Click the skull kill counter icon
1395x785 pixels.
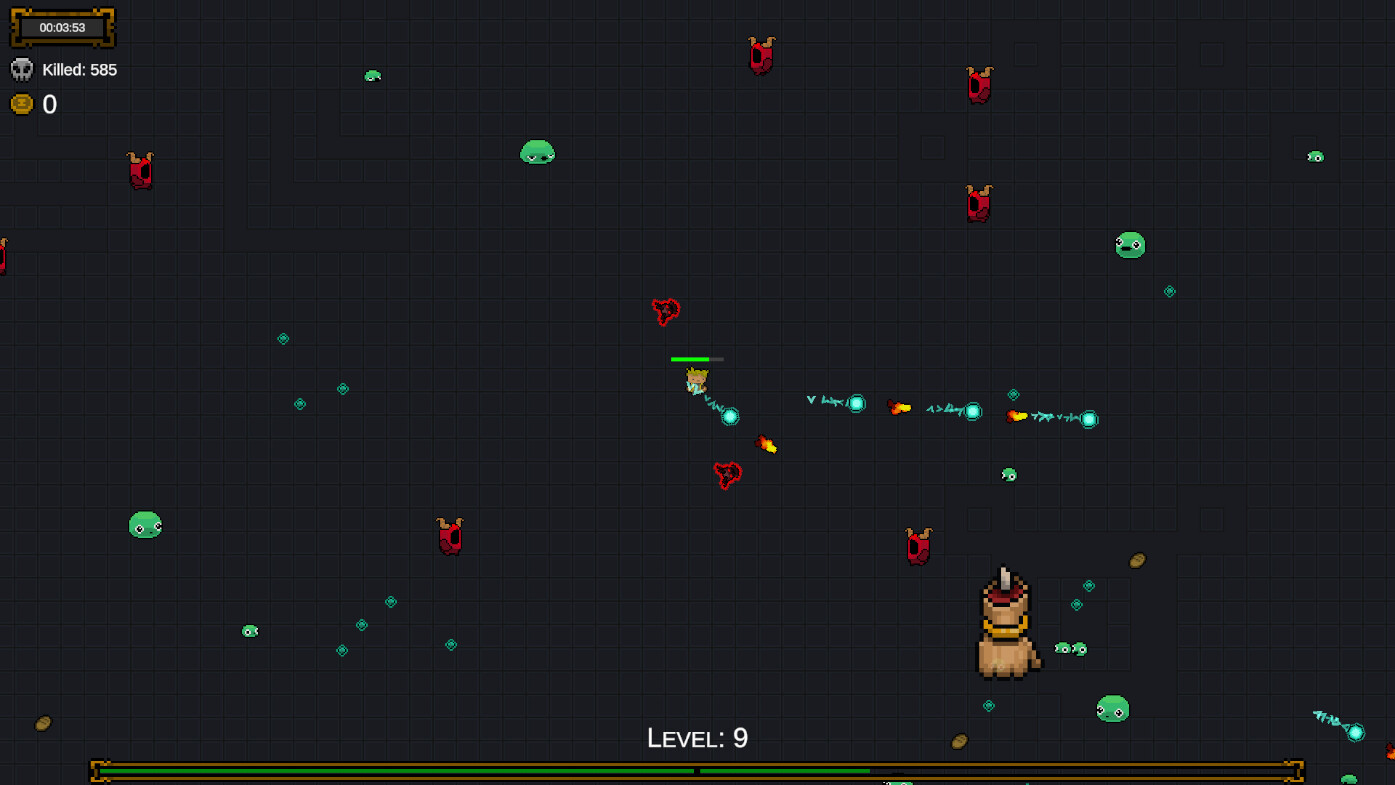(x=21, y=69)
